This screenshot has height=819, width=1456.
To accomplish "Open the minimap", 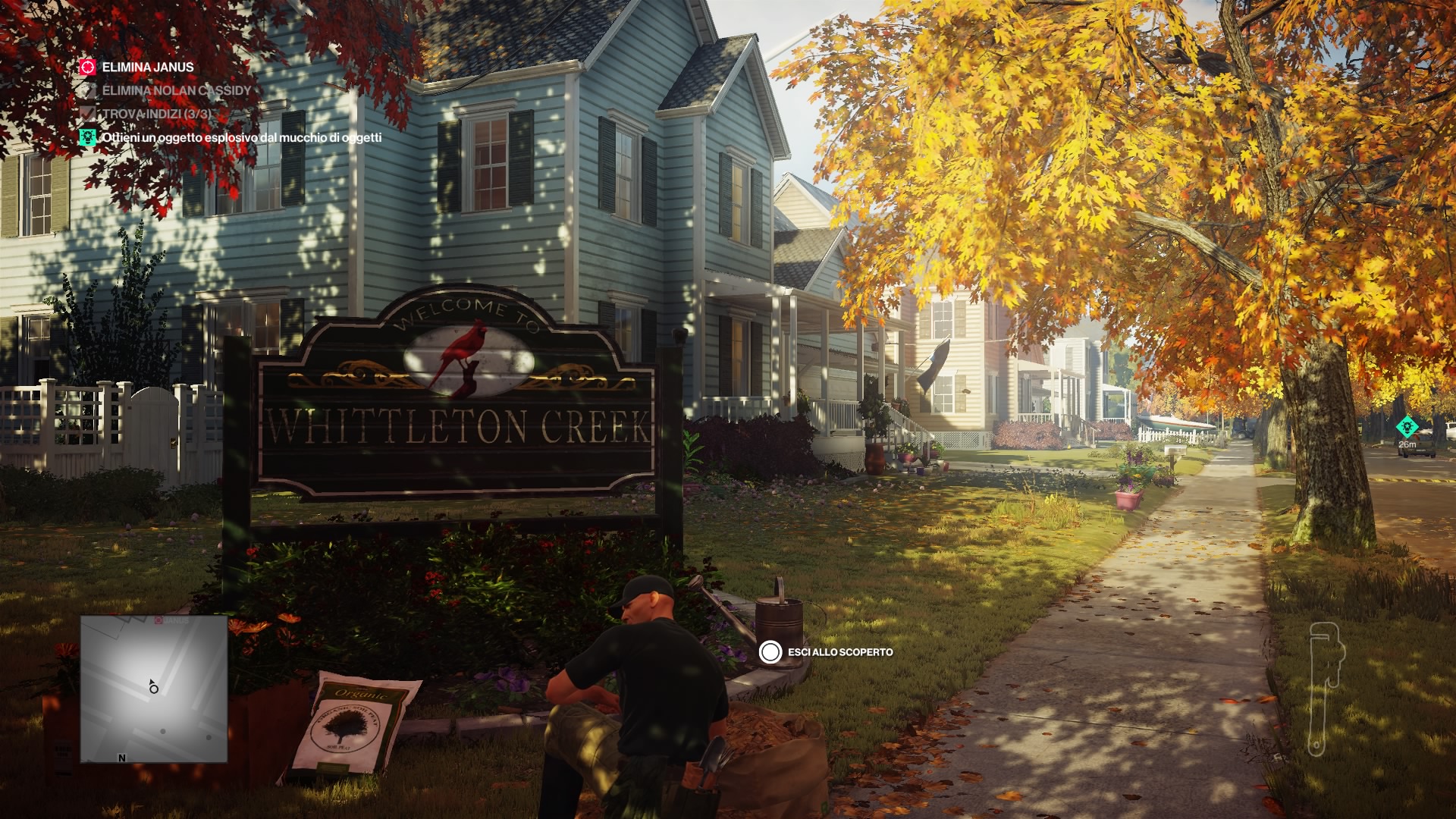I will pos(154,689).
